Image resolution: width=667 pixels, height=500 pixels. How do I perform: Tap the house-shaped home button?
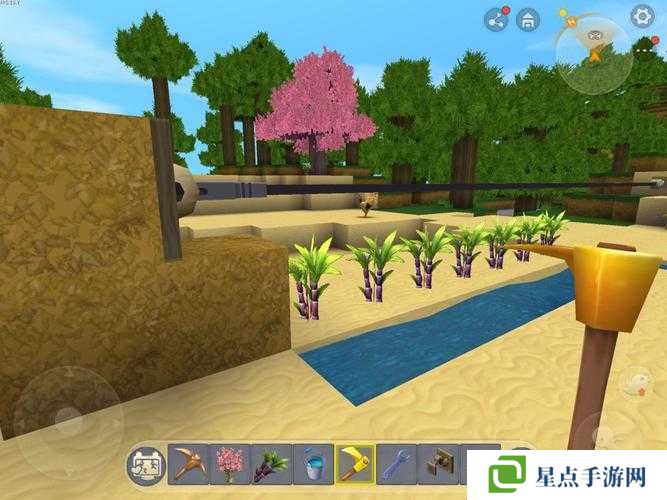(x=529, y=19)
